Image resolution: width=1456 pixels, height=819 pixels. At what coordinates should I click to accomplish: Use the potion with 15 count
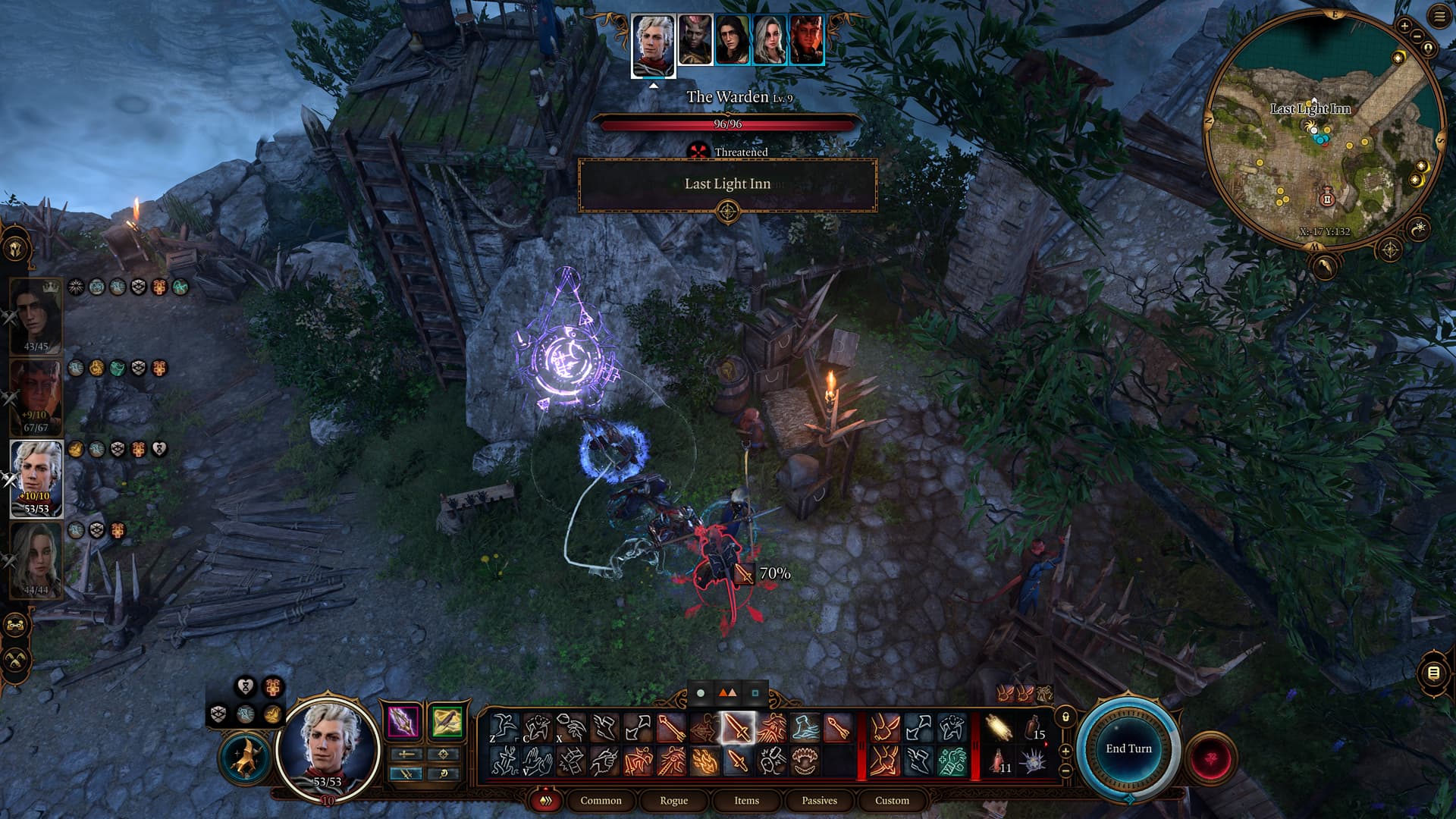(x=1033, y=728)
